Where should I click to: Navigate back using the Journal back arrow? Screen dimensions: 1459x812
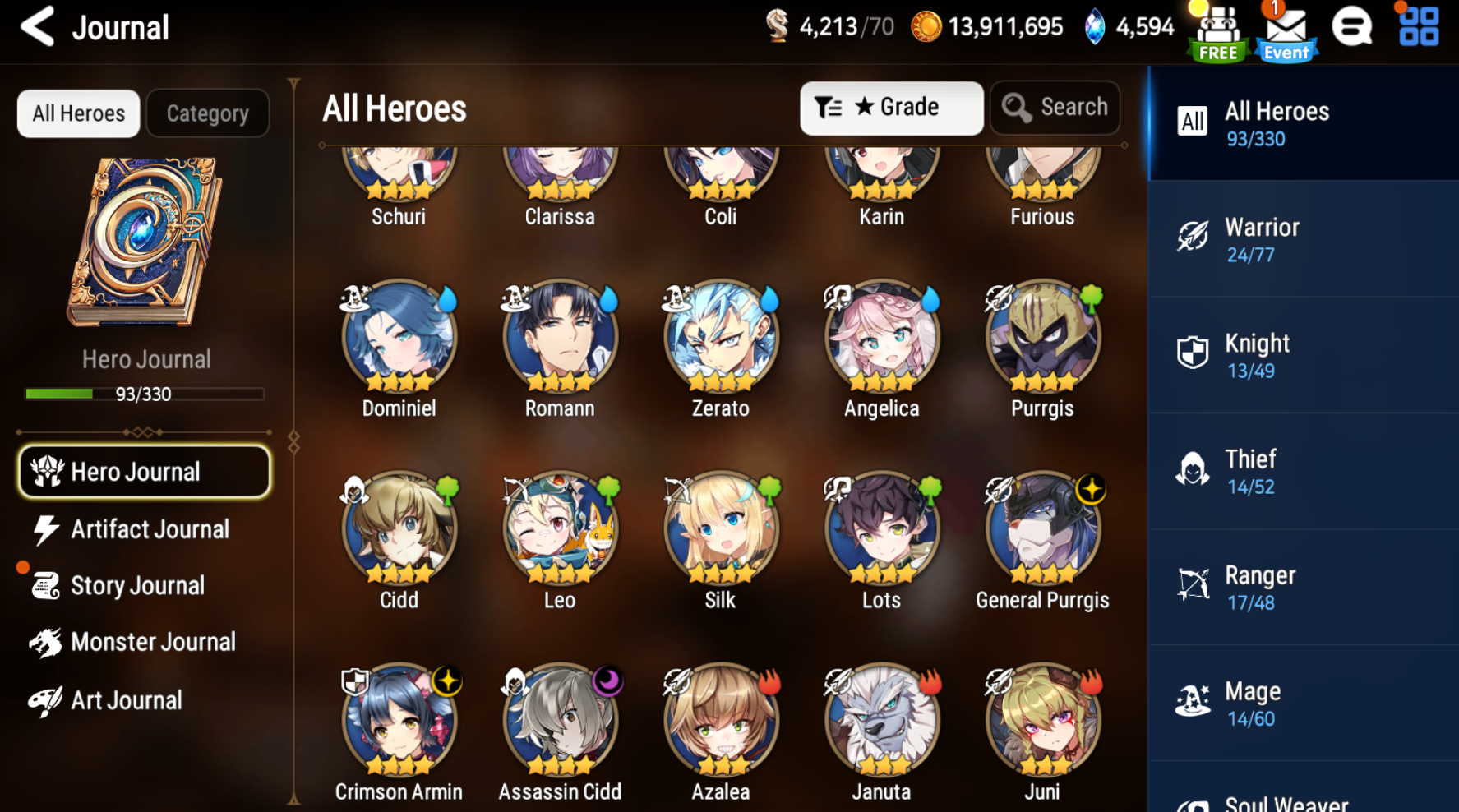coord(38,27)
